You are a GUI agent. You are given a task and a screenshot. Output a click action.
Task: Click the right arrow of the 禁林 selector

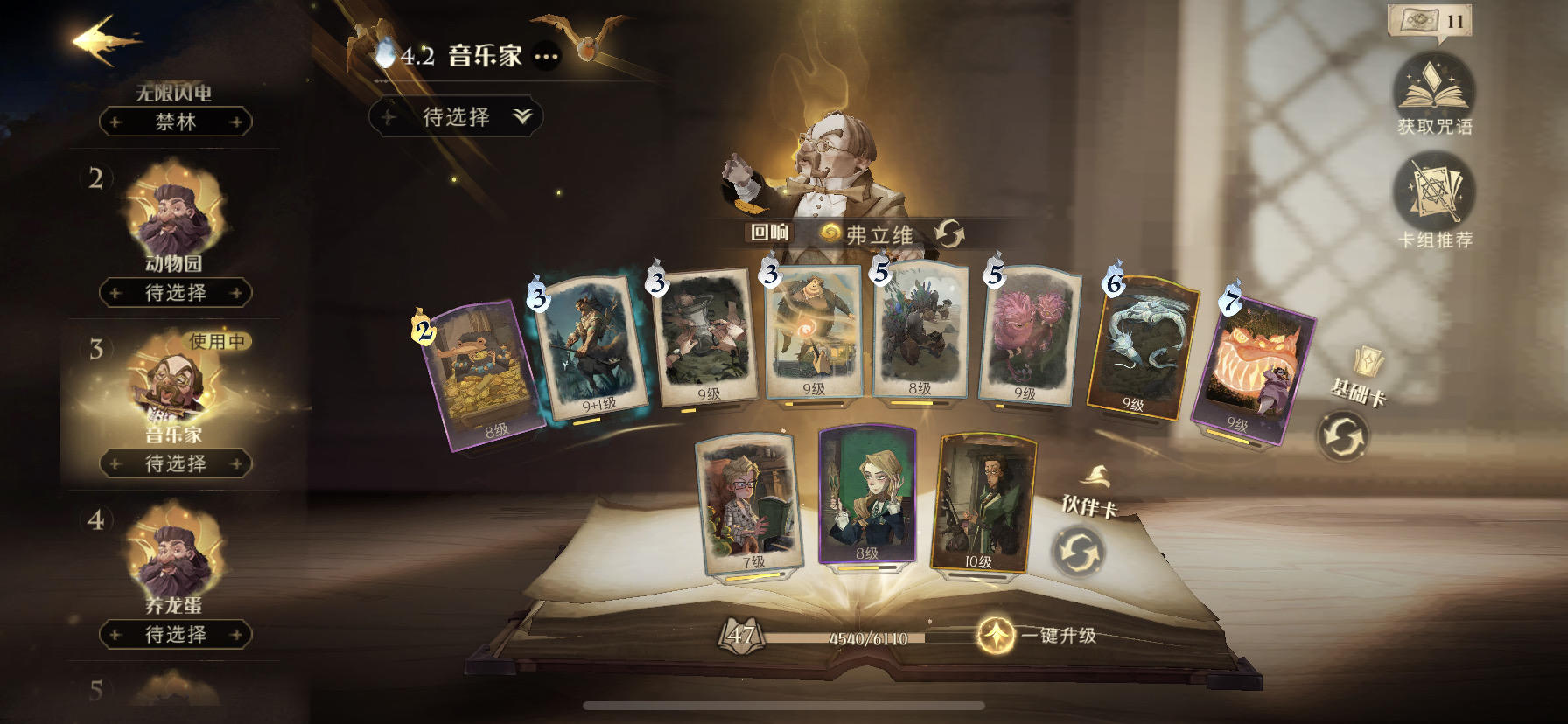tap(236, 123)
